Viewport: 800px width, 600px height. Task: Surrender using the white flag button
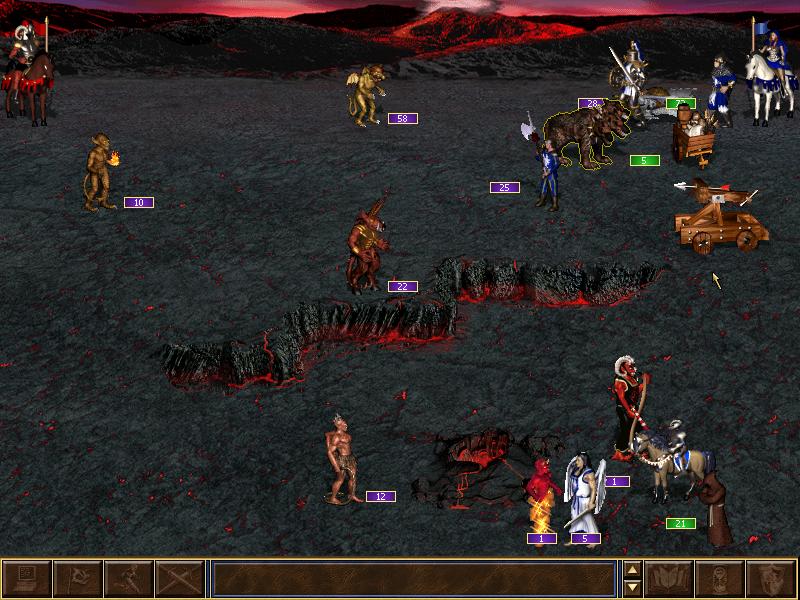pyautogui.click(x=77, y=579)
